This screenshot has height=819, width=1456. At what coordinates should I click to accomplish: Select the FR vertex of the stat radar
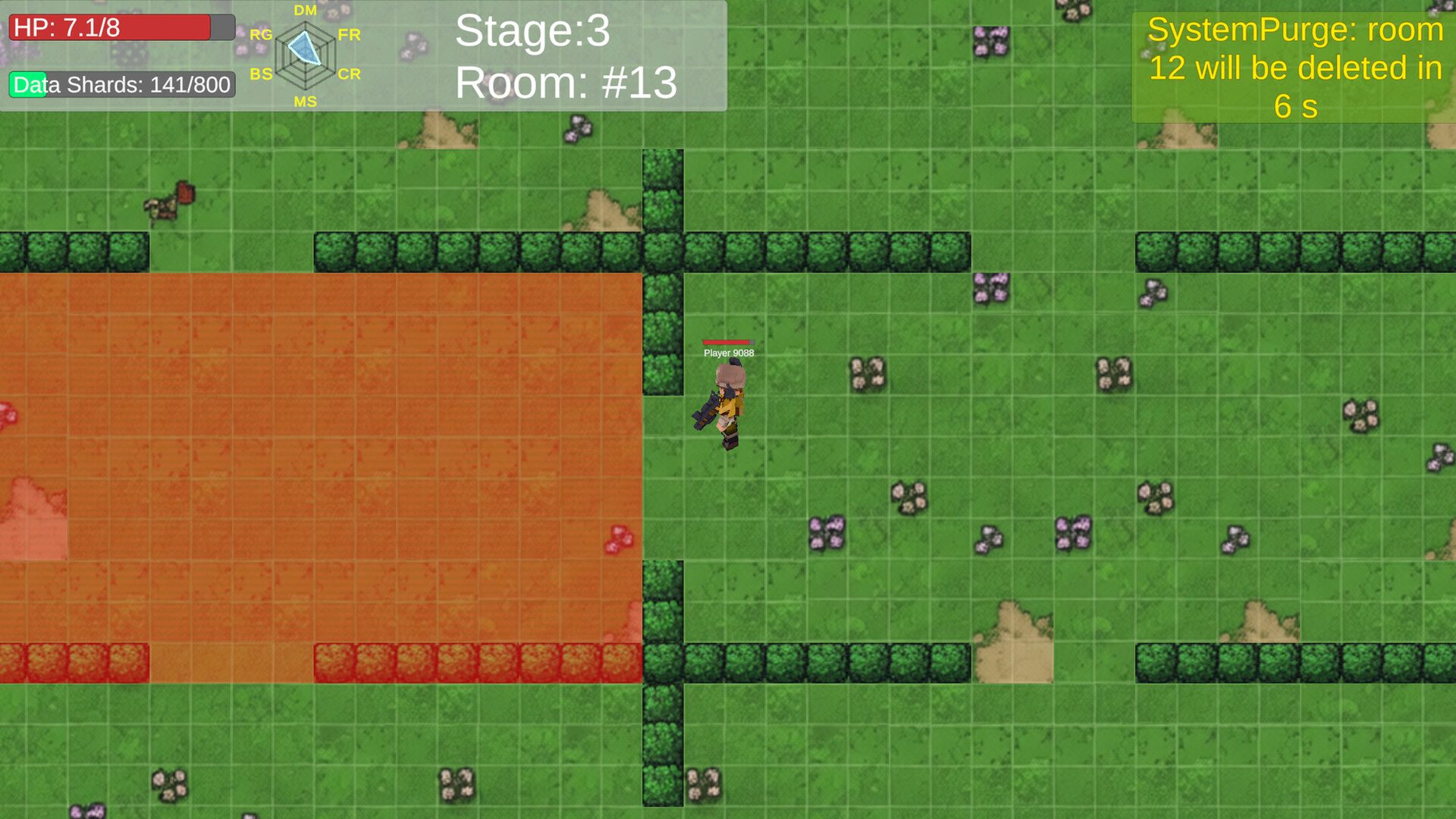pos(350,35)
